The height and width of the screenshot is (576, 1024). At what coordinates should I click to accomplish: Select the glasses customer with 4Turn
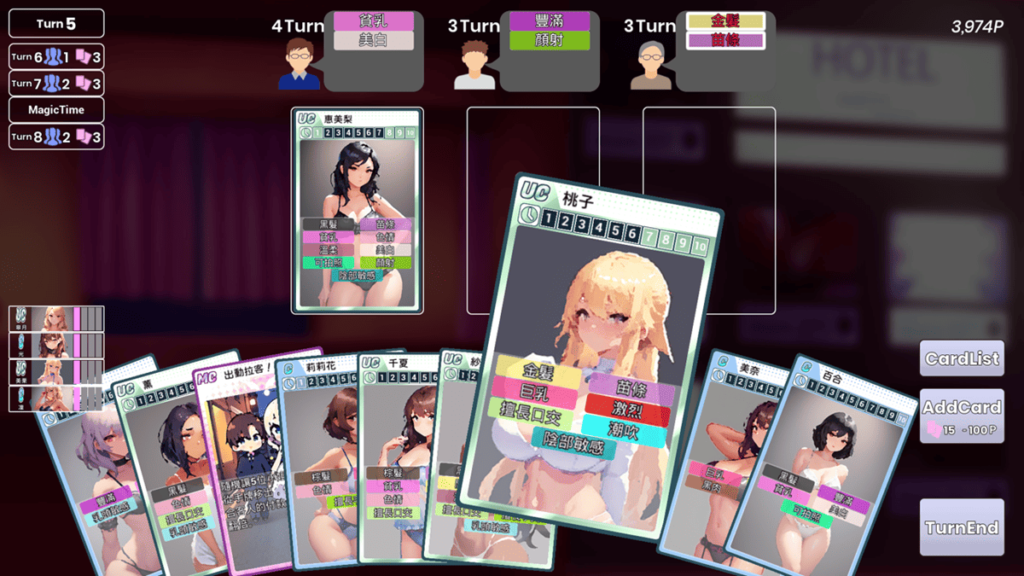click(299, 63)
